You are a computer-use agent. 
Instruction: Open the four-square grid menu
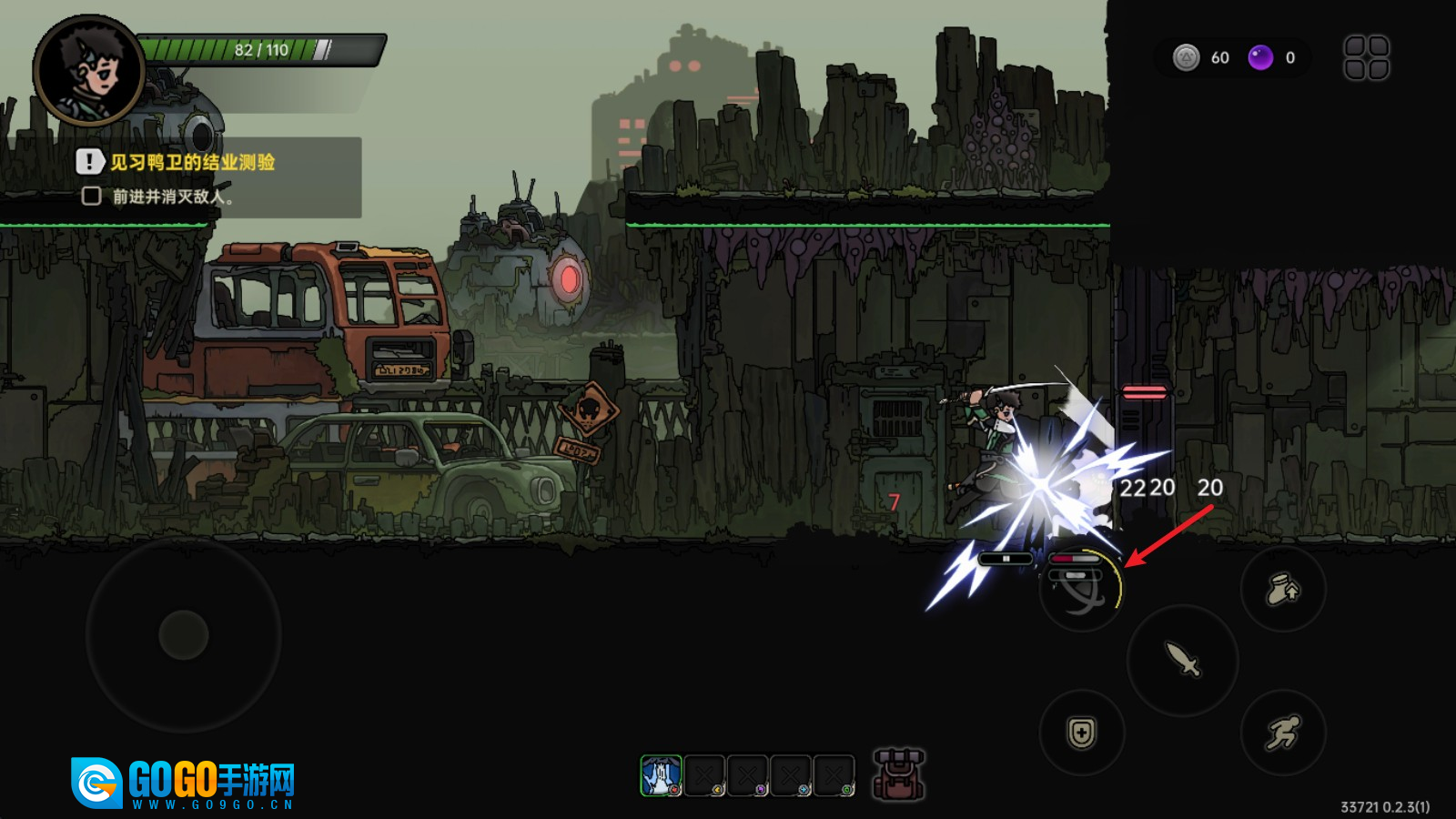(1366, 57)
